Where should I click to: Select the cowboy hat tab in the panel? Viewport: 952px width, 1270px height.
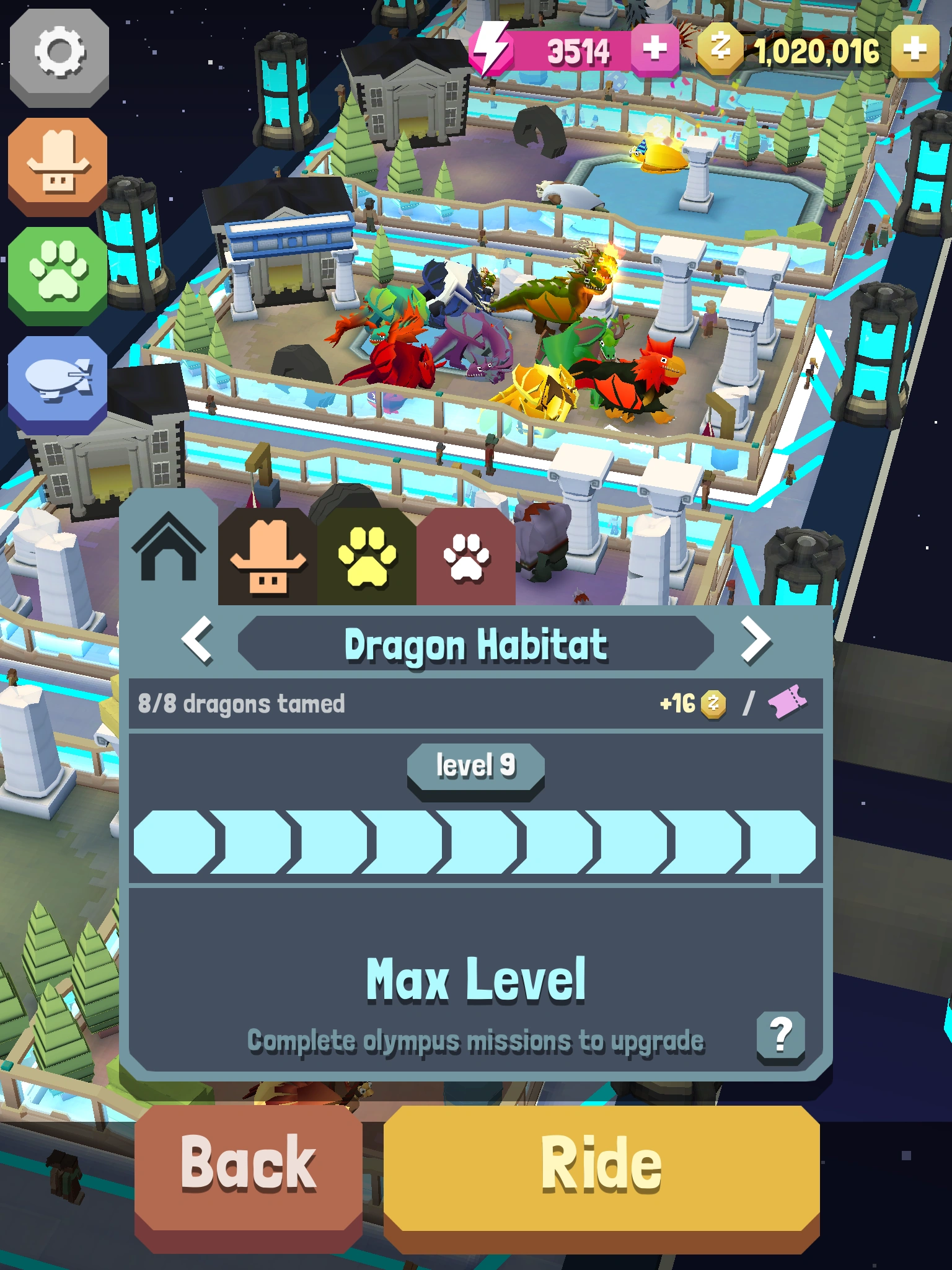coord(268,558)
